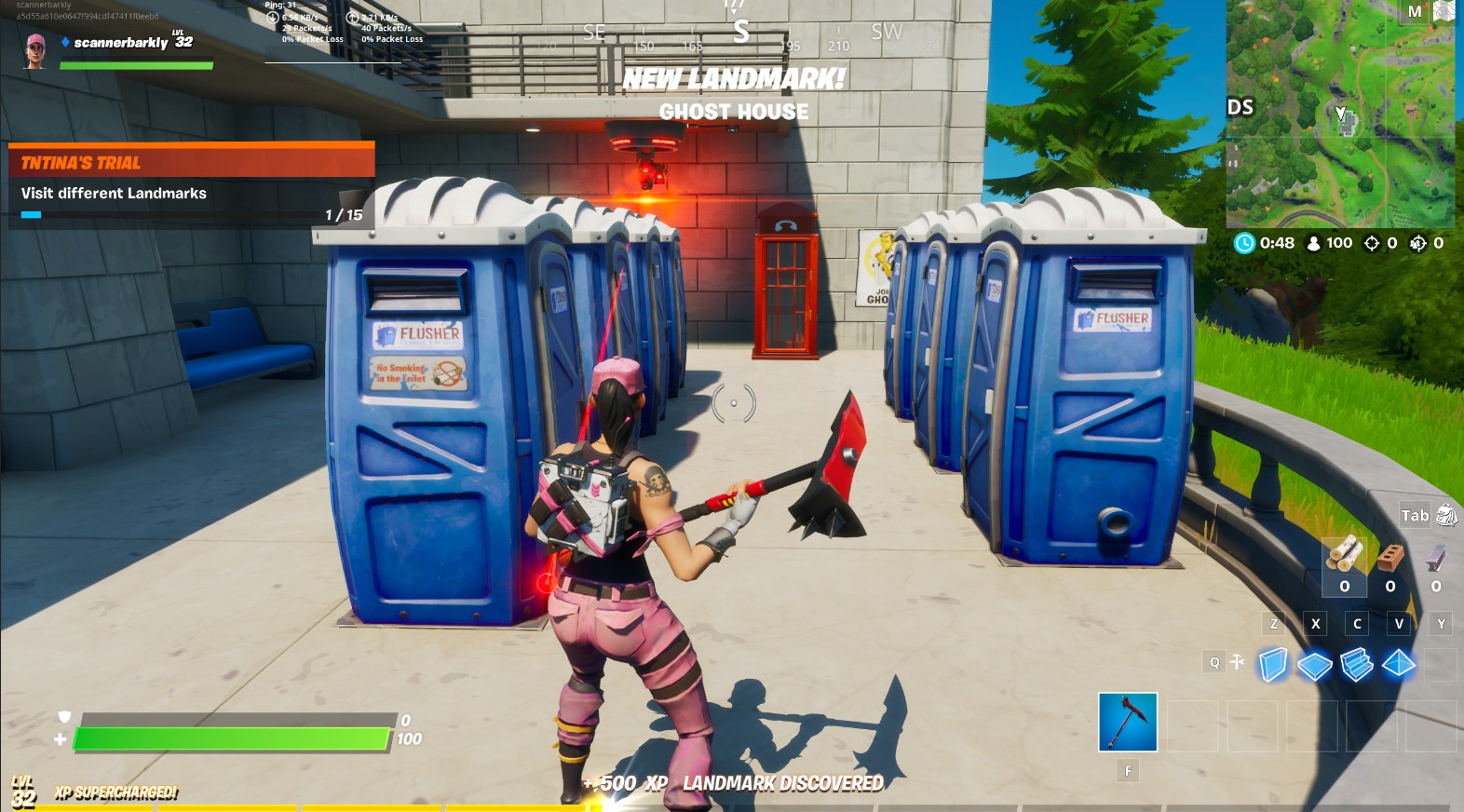The width and height of the screenshot is (1464, 812).
Task: Select the stairs build piece icon
Action: tap(1356, 665)
